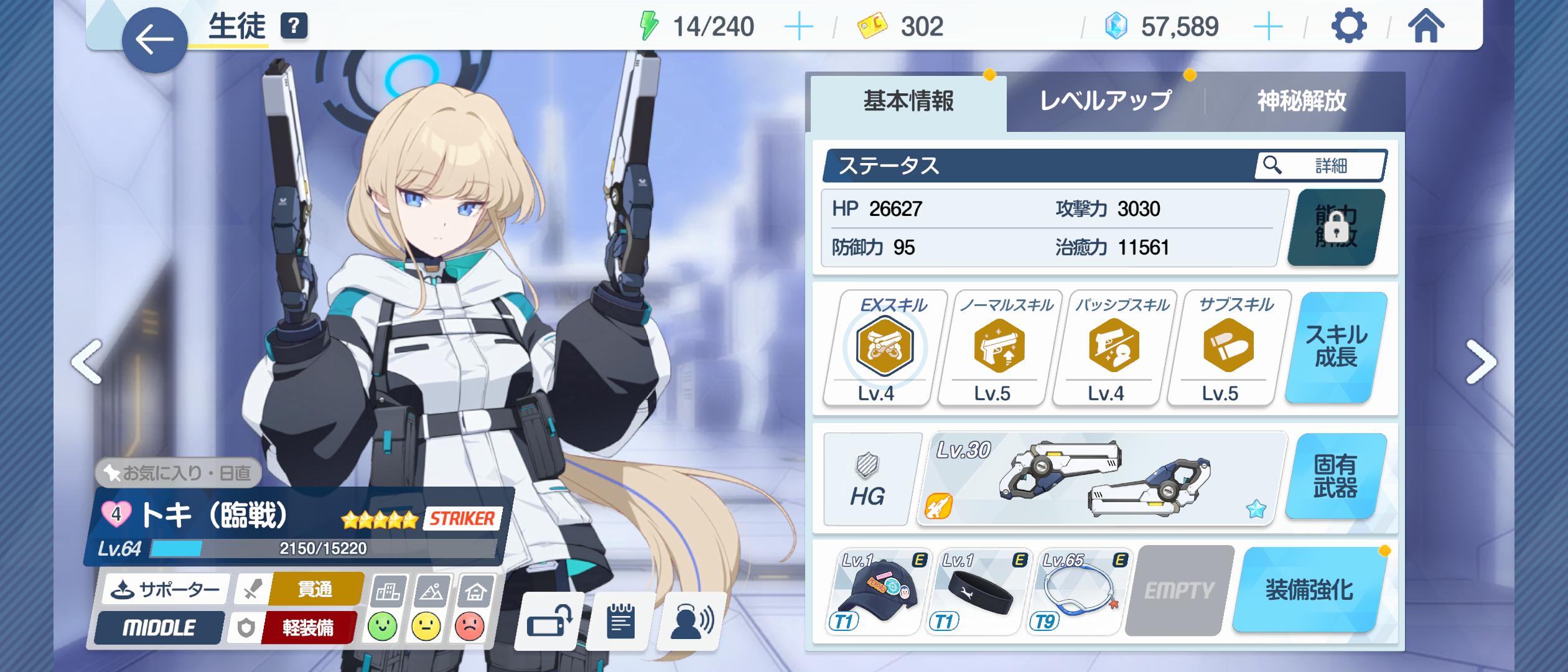This screenshot has height=672, width=1568.
Task: Go back with the arrow button
Action: [x=154, y=40]
